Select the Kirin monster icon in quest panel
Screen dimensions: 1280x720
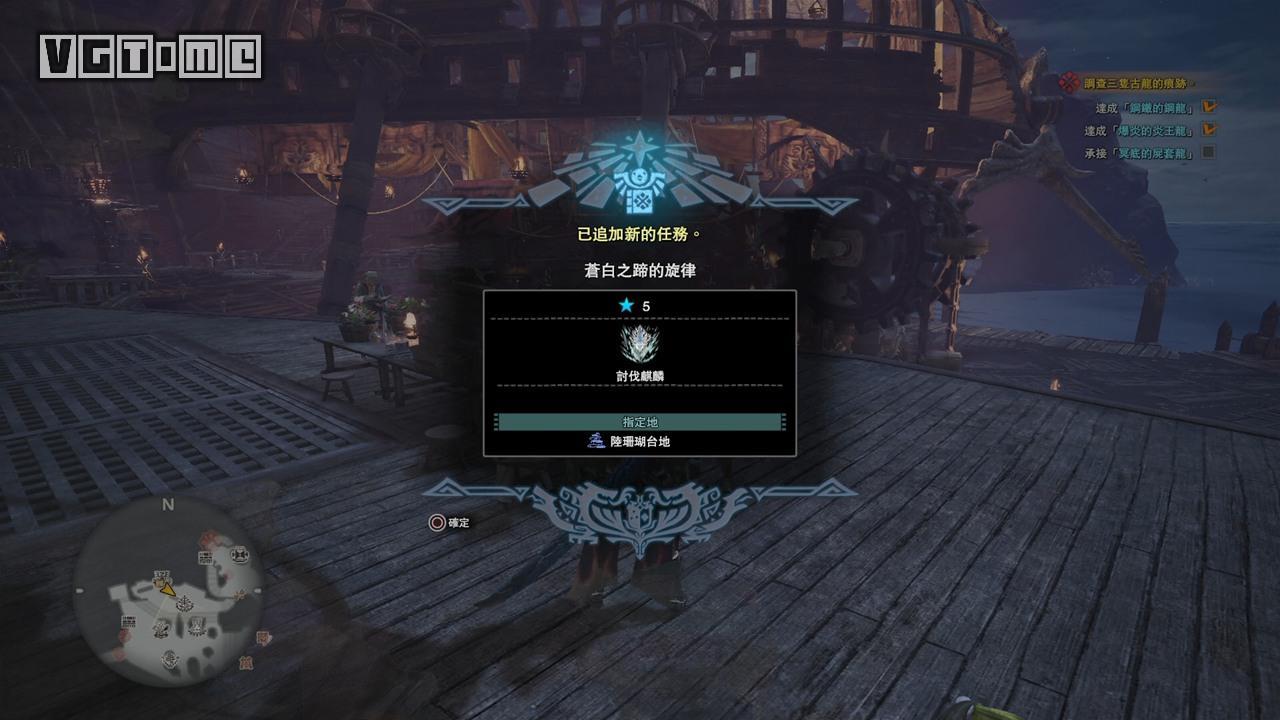[x=639, y=344]
